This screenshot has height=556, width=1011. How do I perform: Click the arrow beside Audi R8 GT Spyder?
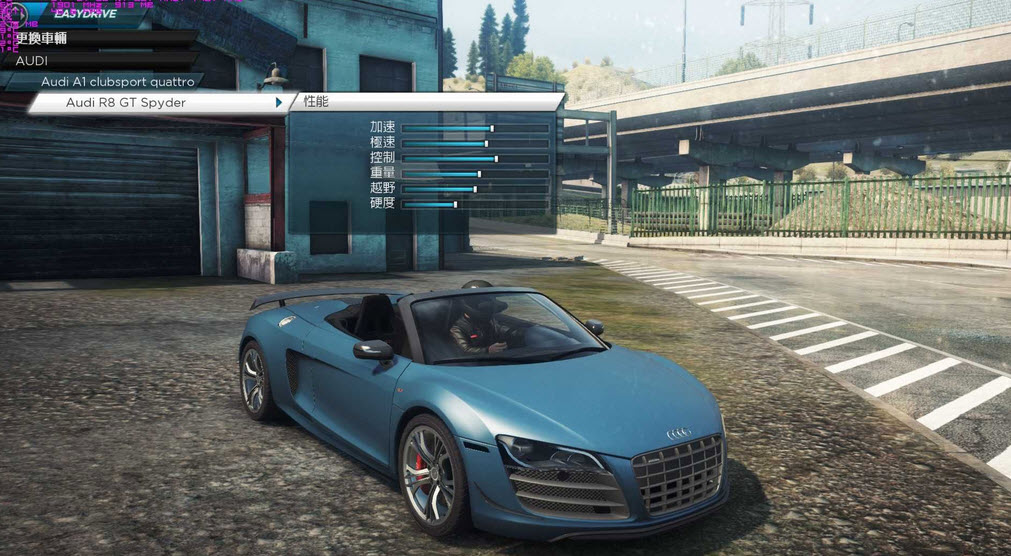(279, 102)
